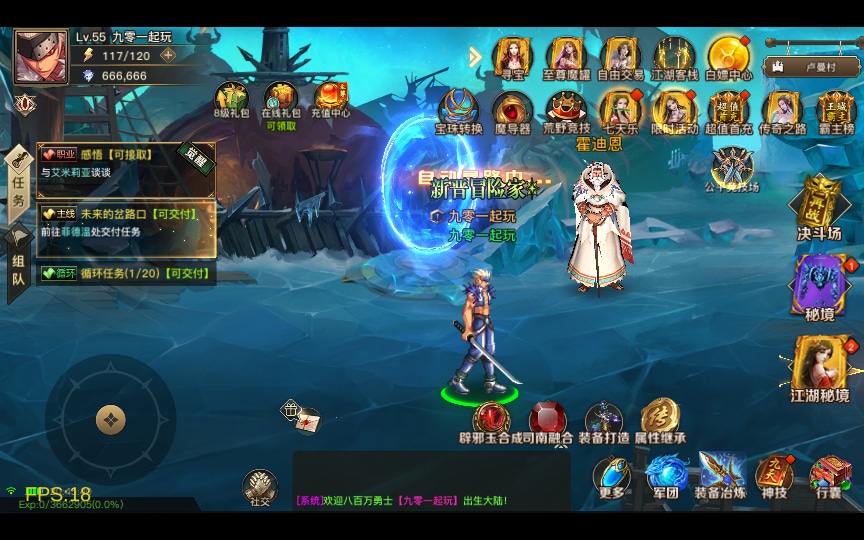
Task: Open the 自由交易 free trade menu
Action: pos(621,56)
